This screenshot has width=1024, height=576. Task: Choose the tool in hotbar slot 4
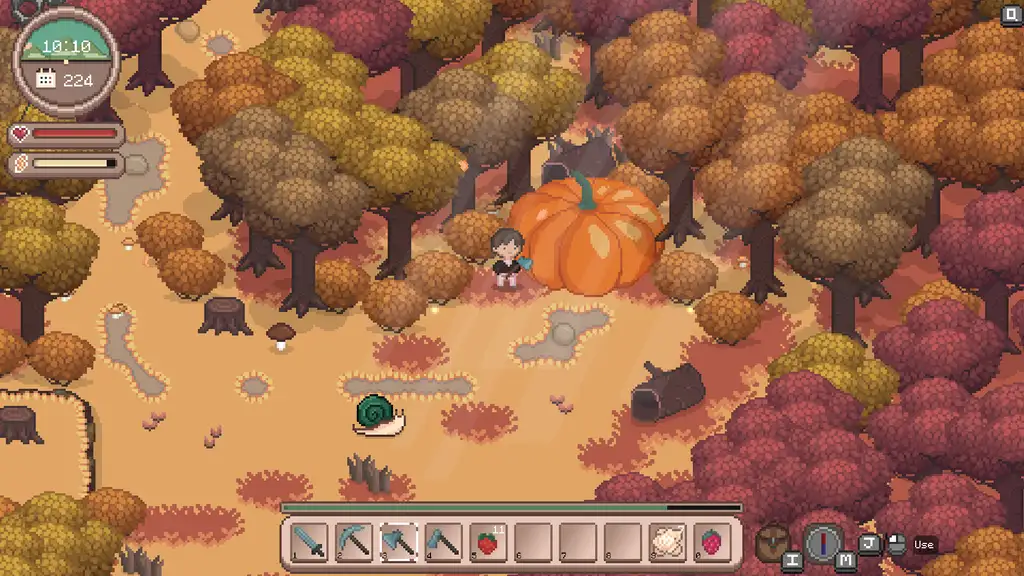click(443, 543)
